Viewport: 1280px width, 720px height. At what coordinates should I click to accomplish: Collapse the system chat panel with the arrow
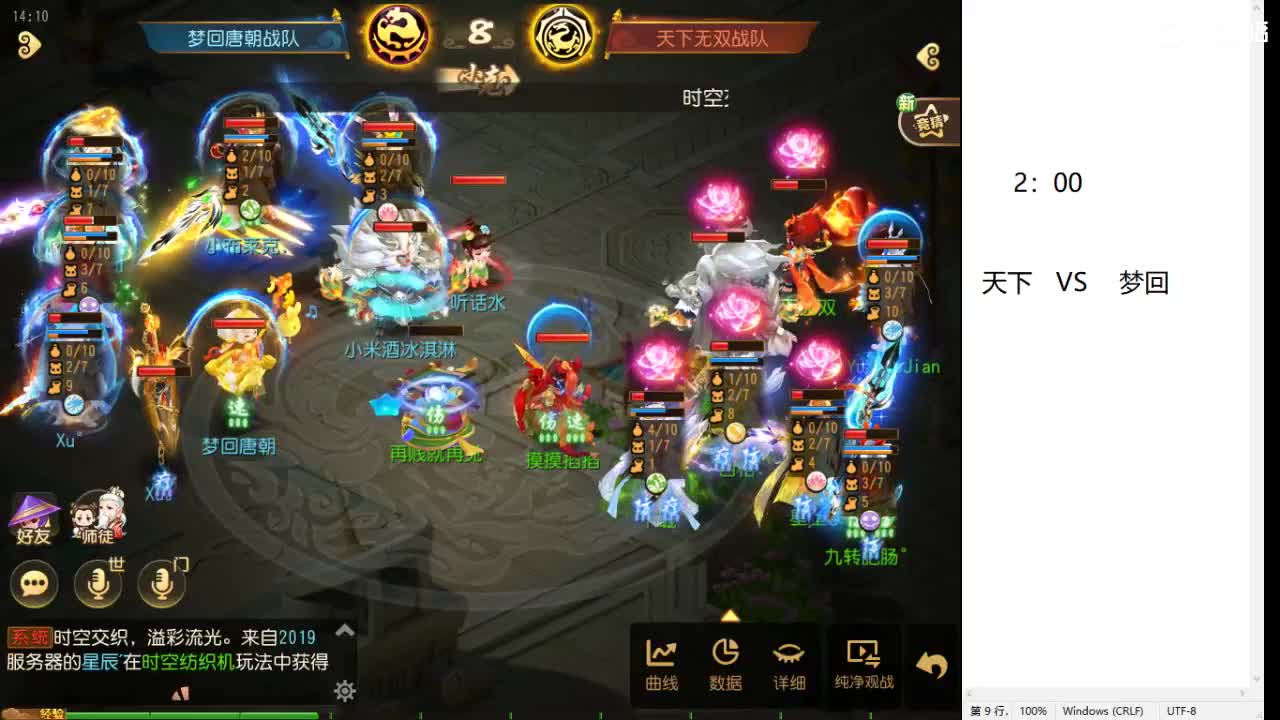point(342,631)
